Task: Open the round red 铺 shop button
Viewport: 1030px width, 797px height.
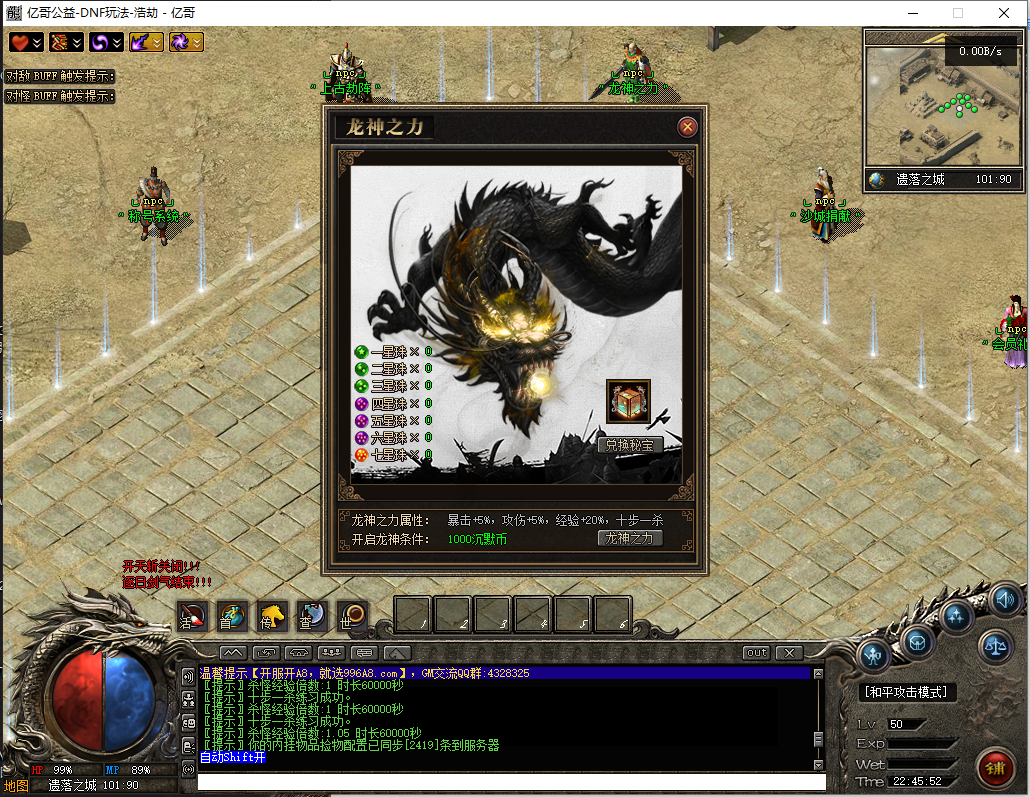Action: (996, 767)
